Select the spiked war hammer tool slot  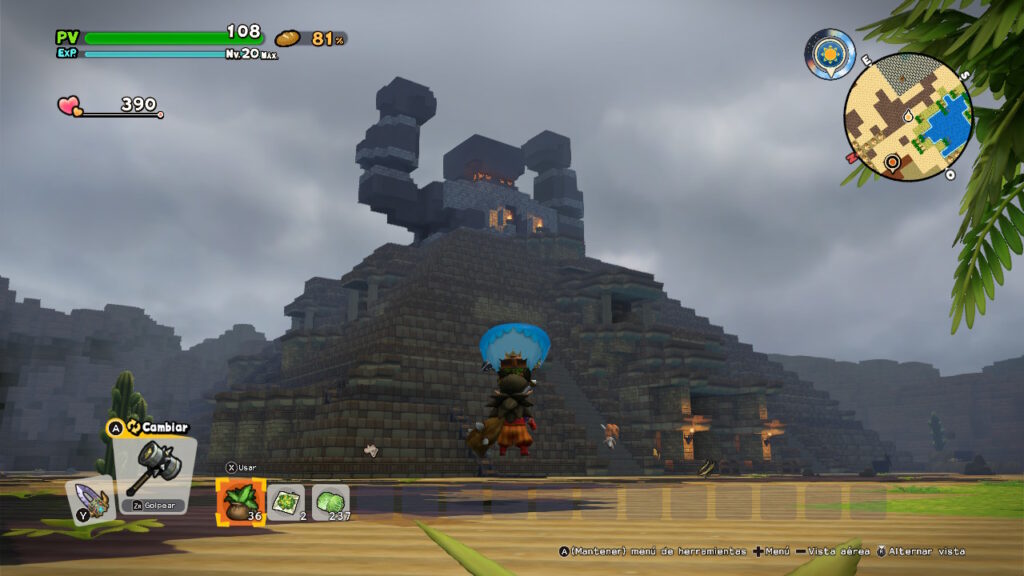153,468
